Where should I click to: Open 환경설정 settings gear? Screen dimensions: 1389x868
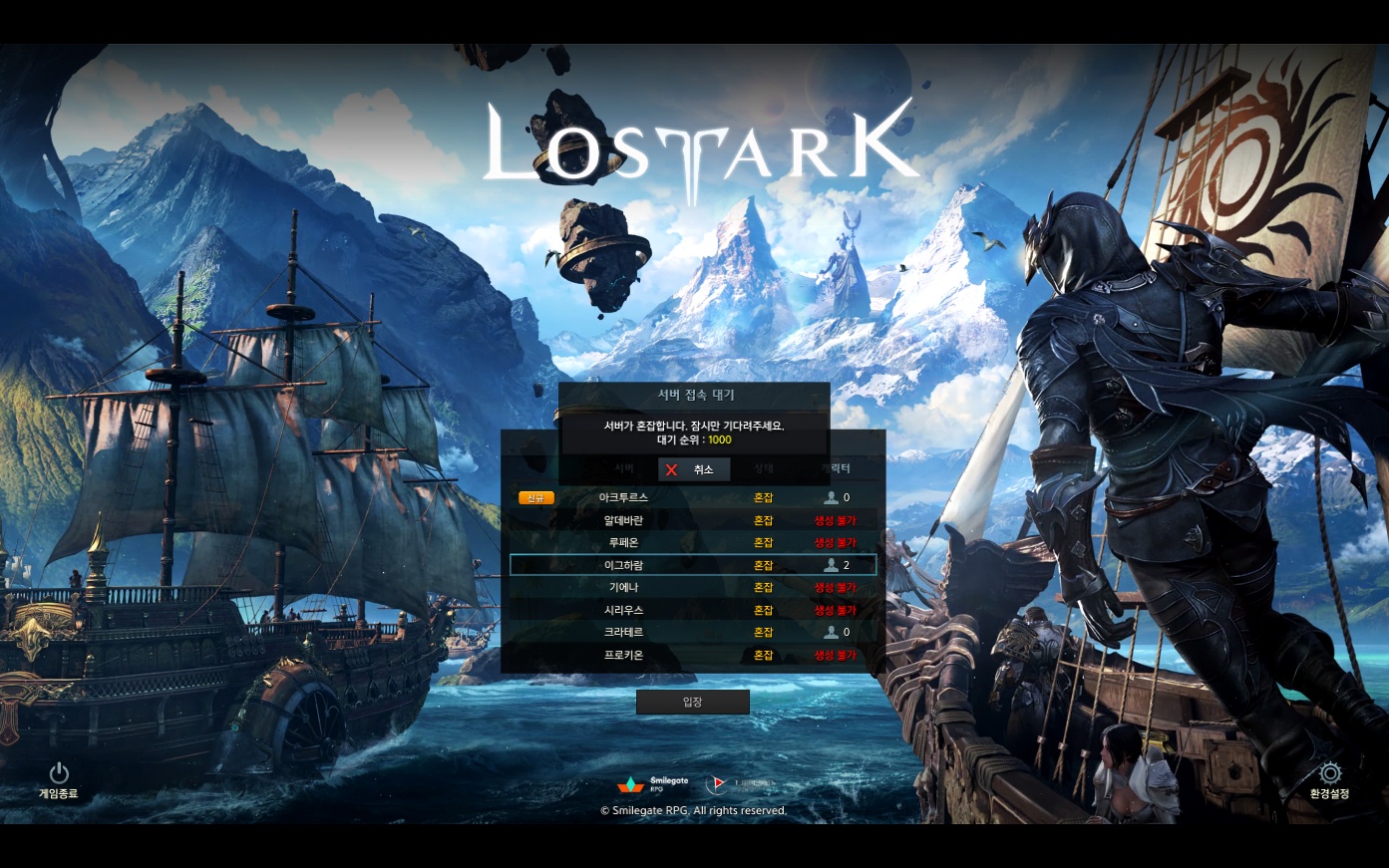tap(1329, 780)
